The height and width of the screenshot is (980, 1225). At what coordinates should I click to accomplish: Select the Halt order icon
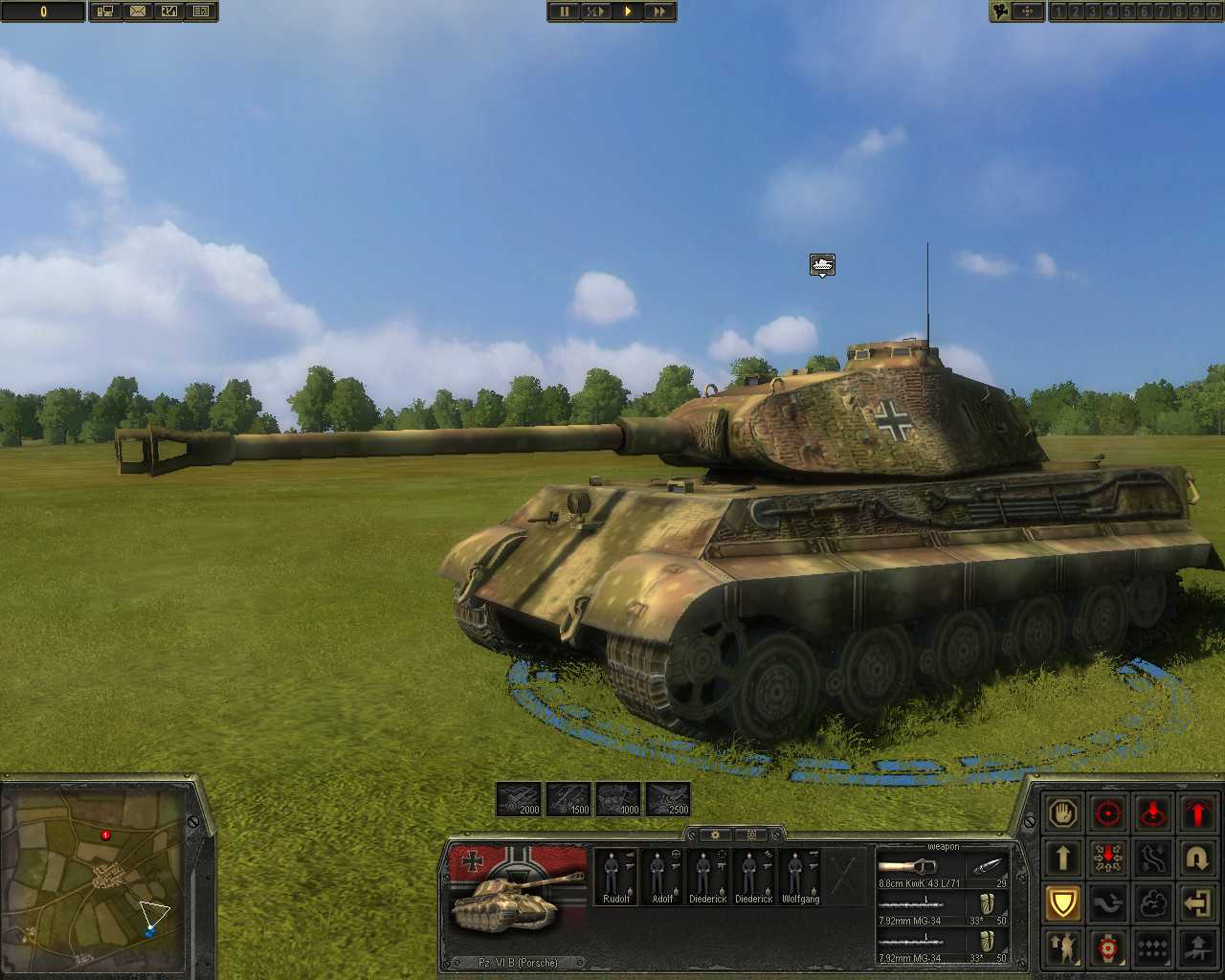coord(1063,814)
